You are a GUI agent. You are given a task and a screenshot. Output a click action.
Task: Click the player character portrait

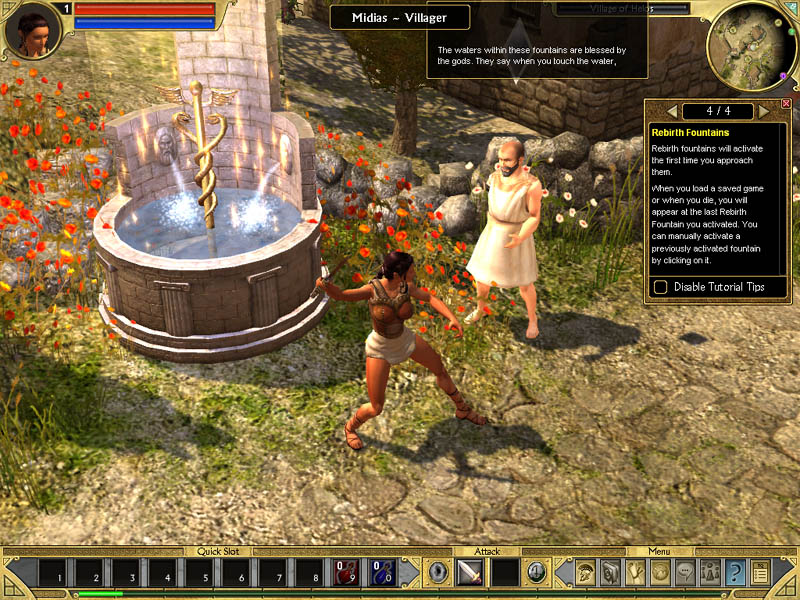pyautogui.click(x=32, y=31)
